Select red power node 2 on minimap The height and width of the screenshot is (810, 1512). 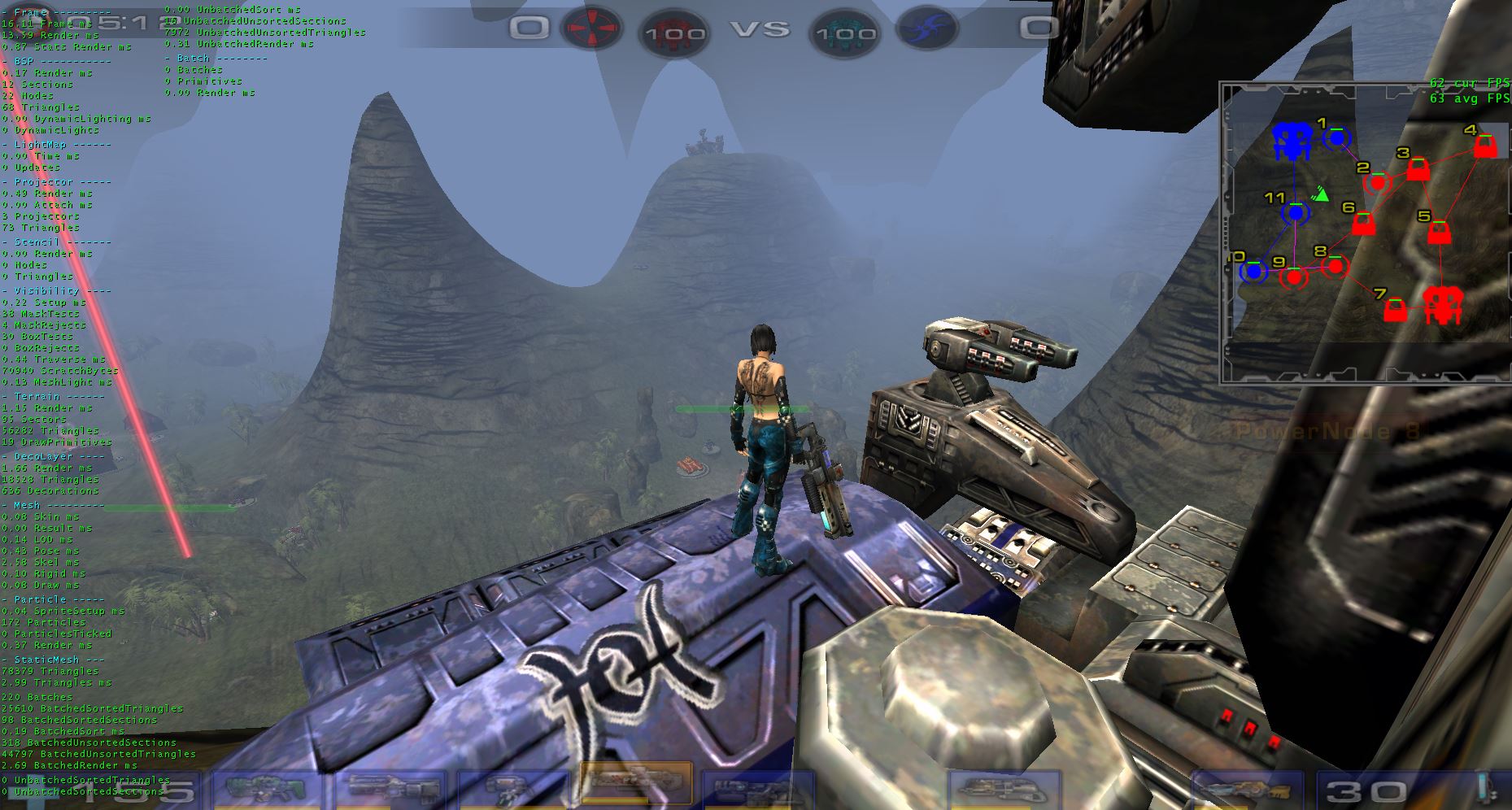pos(1378,183)
